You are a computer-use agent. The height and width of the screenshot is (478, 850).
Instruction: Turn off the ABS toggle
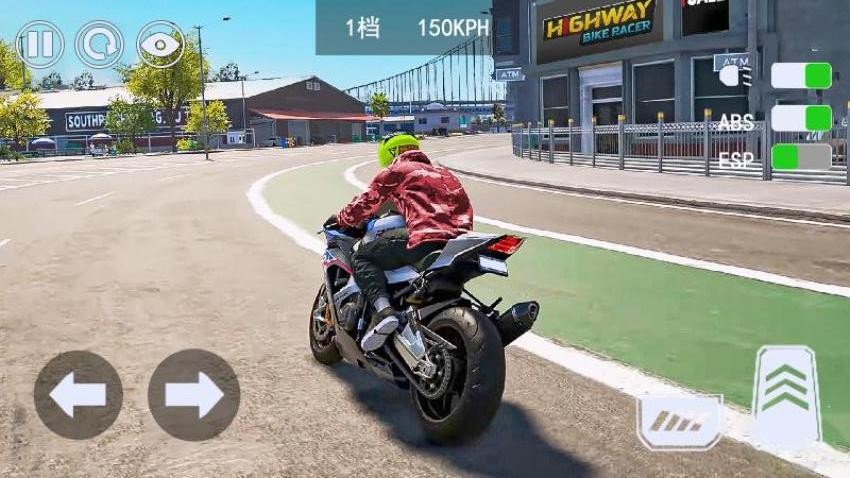click(x=801, y=118)
